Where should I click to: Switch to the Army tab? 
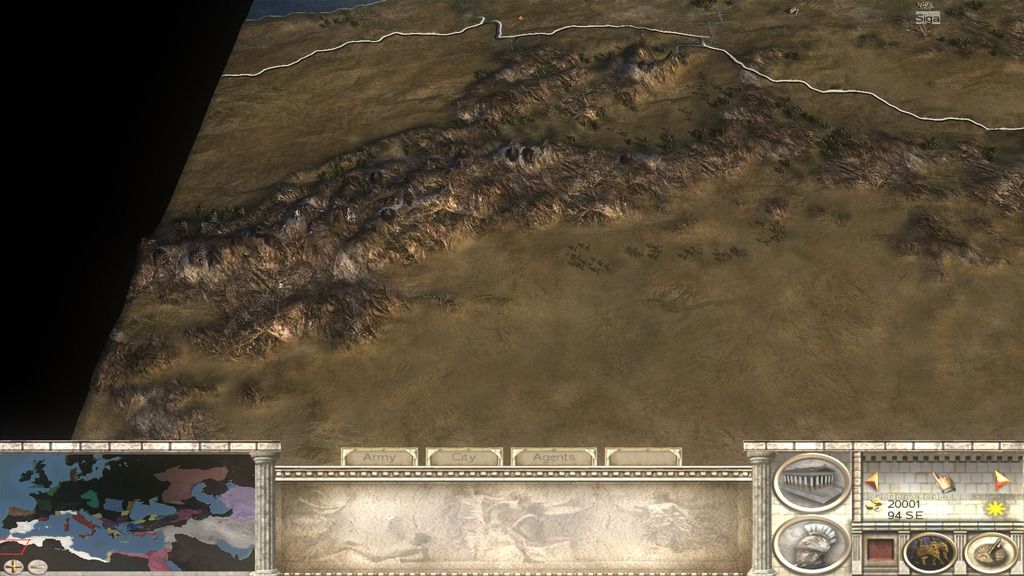click(x=379, y=457)
